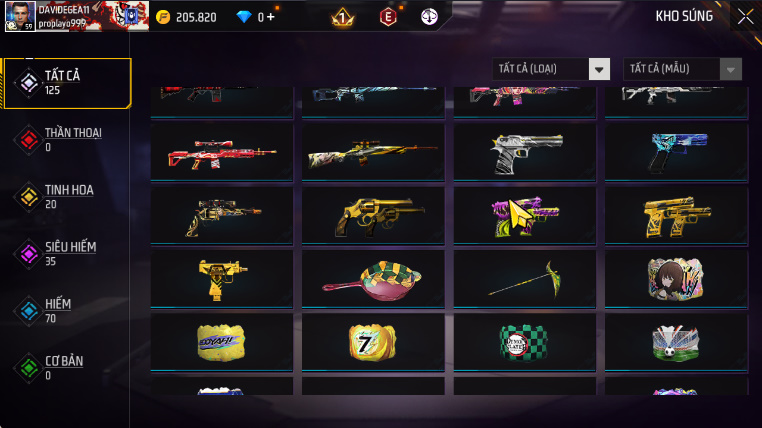Switch to the Tất Cả category tab
762x428 pixels.
[66, 83]
